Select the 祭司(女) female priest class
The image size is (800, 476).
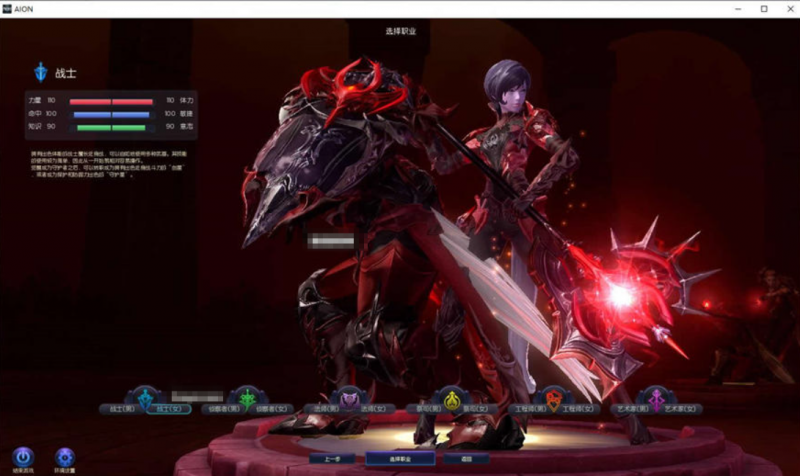[473, 409]
